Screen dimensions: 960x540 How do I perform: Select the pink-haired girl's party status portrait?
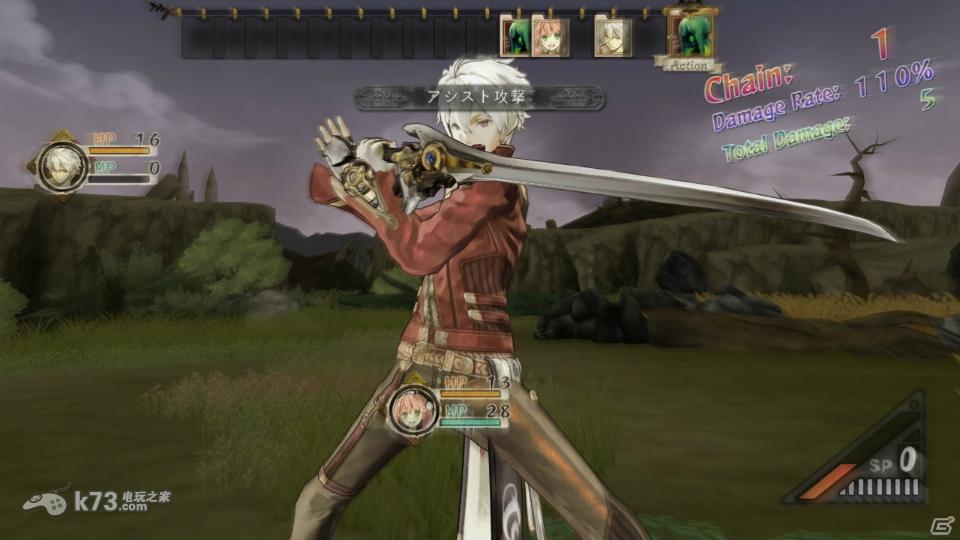[412, 409]
